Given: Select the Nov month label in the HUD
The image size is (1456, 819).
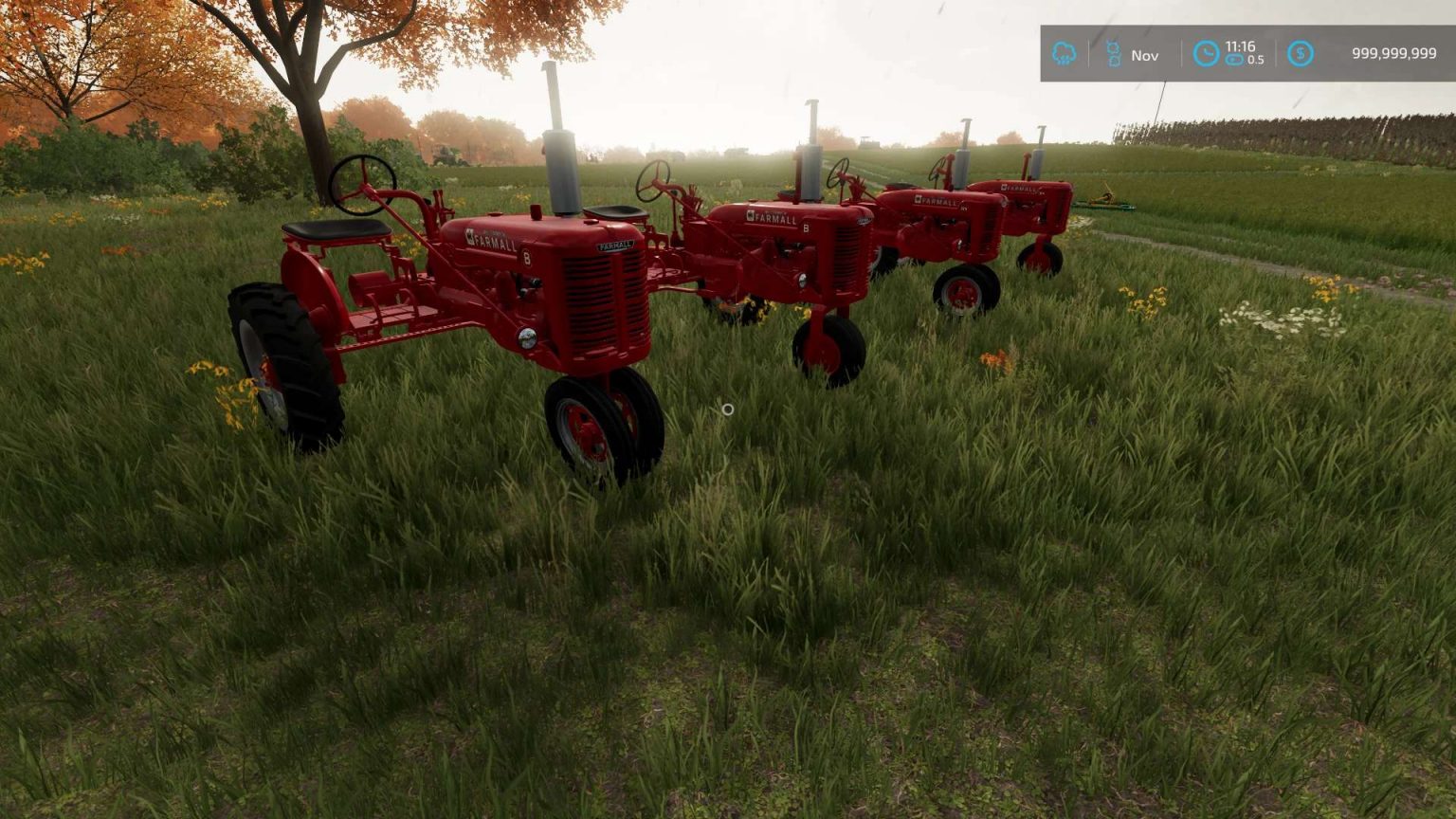Looking at the screenshot, I should coord(1145,54).
